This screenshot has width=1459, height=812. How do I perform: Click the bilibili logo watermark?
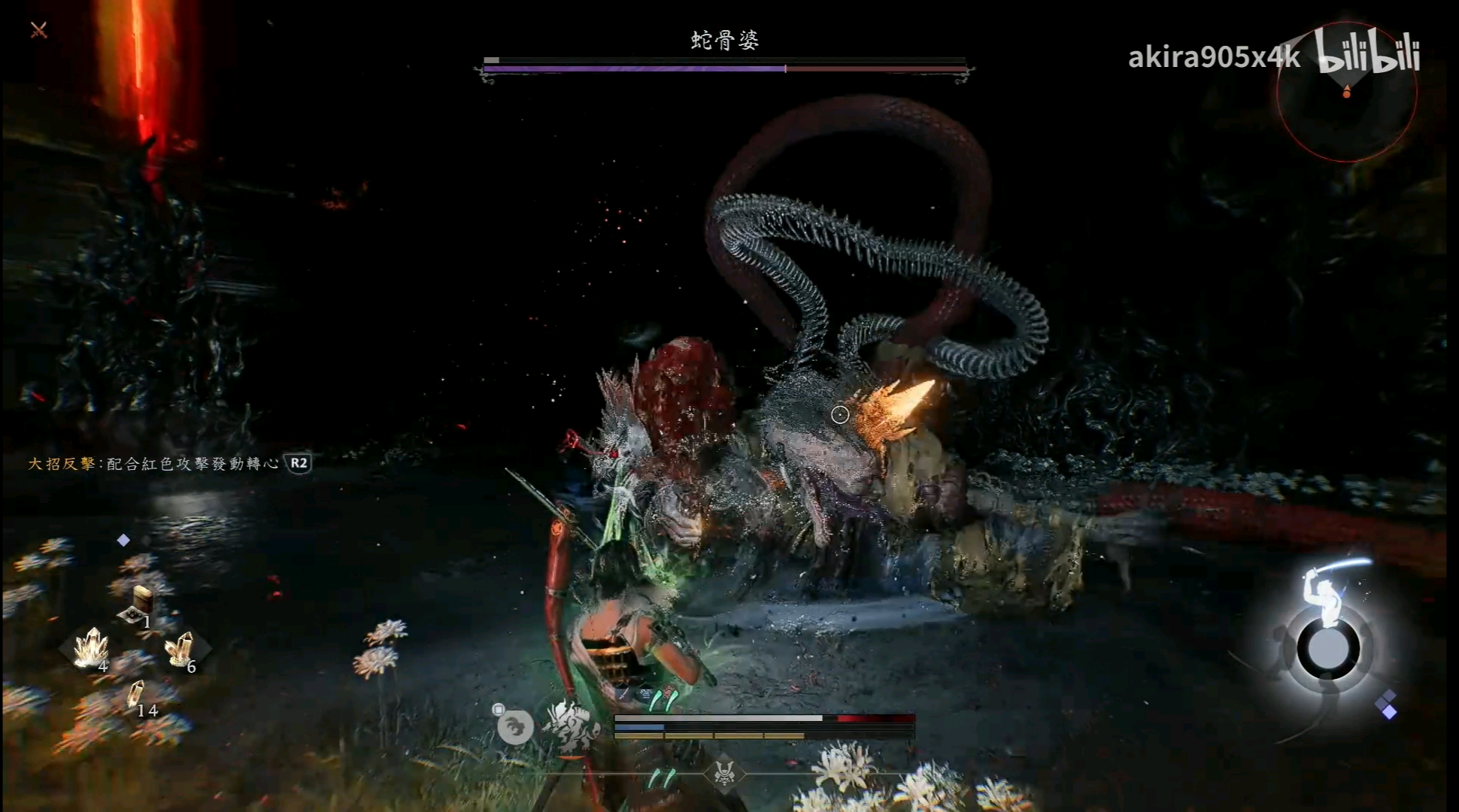(x=1369, y=53)
